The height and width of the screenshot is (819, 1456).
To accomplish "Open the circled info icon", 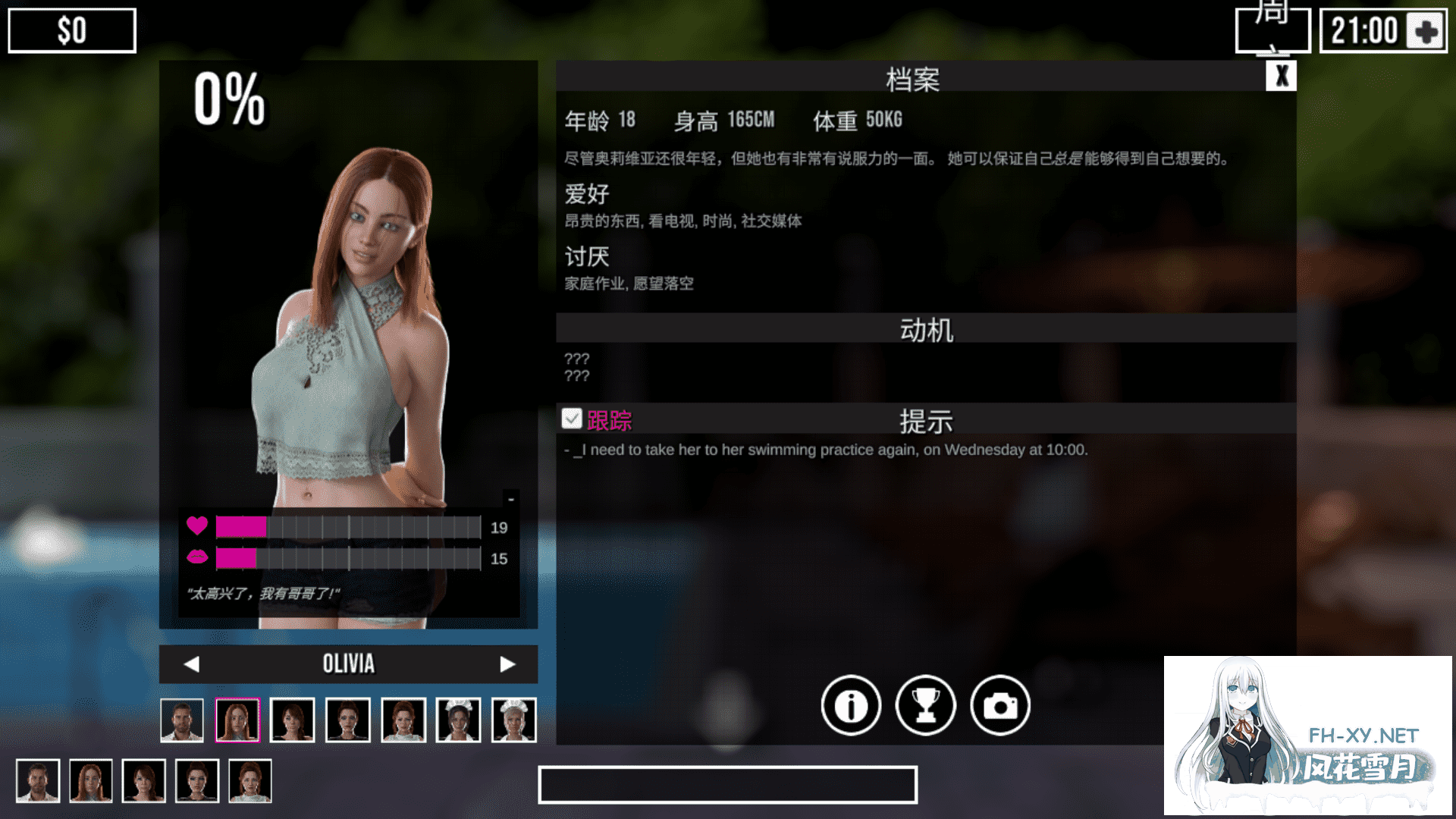I will point(850,705).
